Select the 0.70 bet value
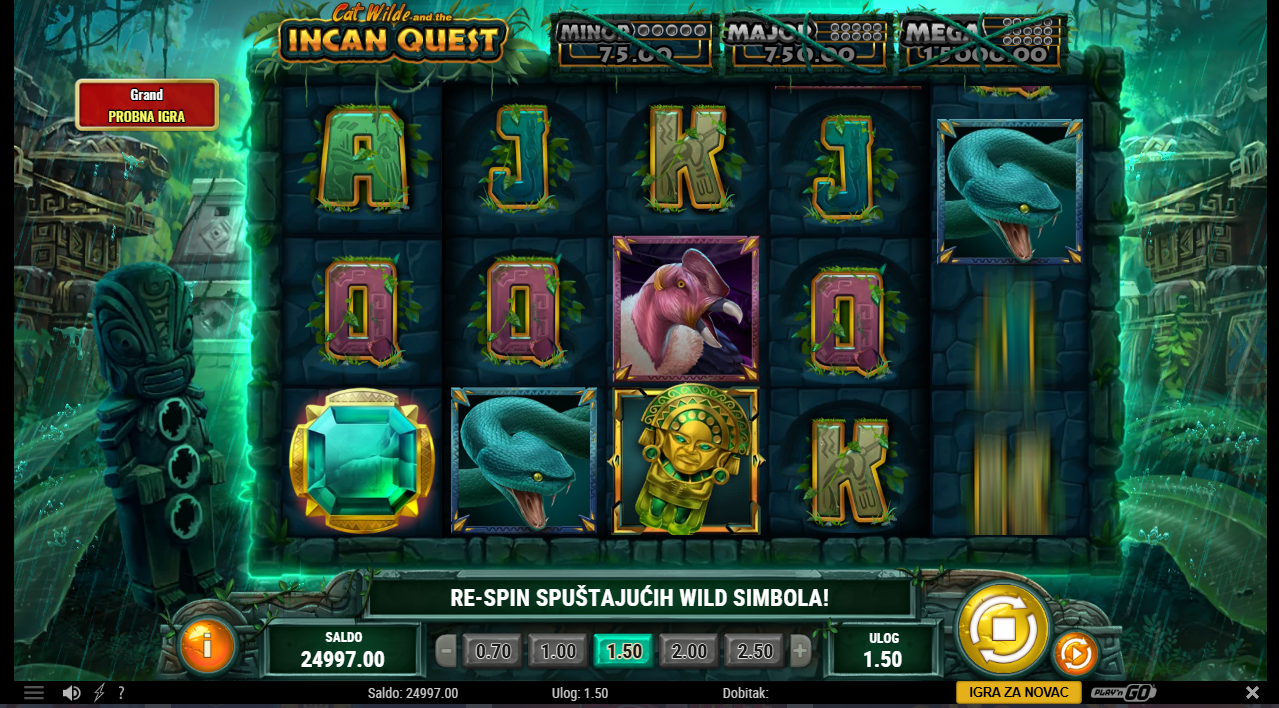Viewport: 1279px width, 708px height. click(493, 652)
